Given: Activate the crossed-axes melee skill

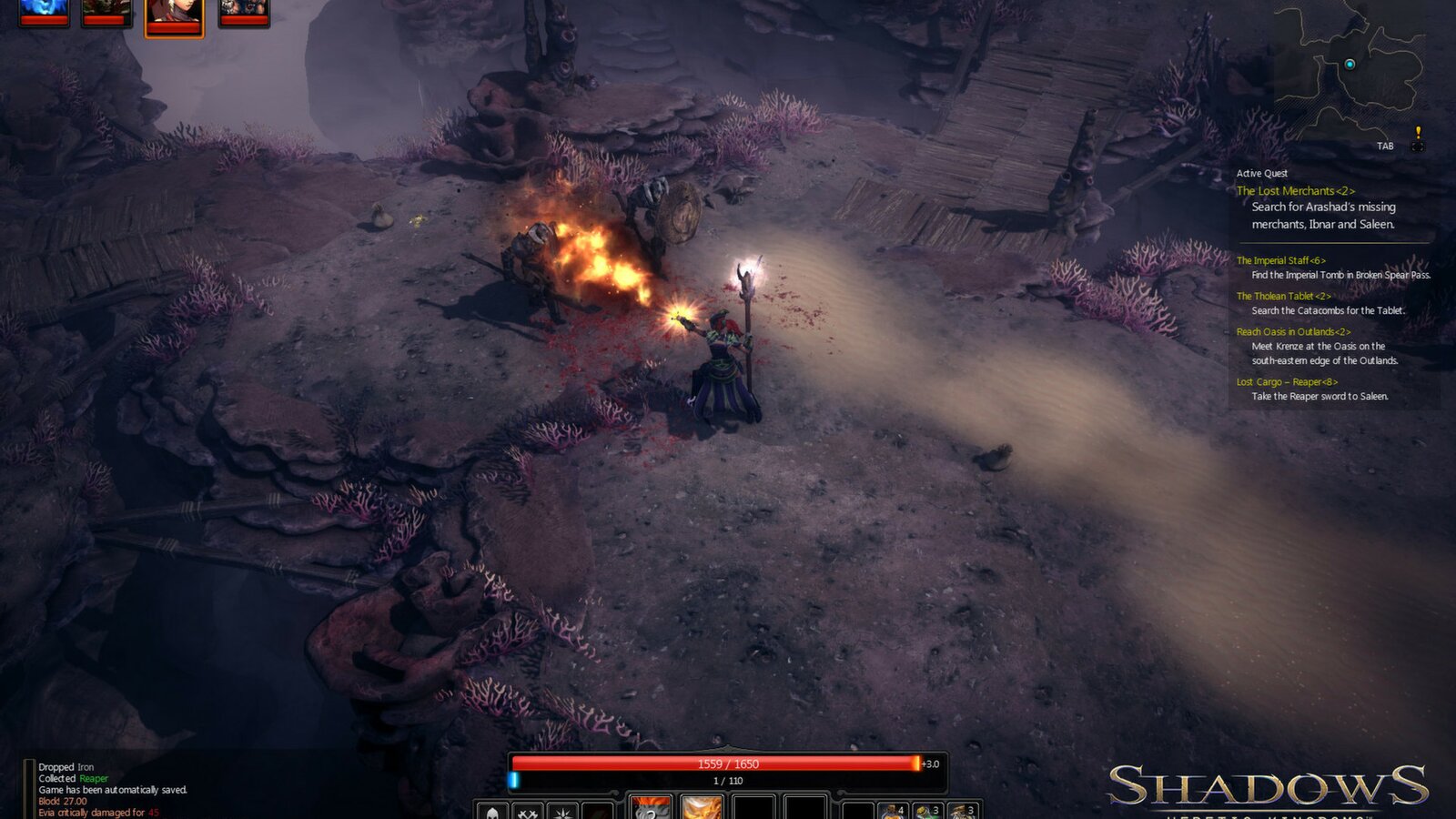Looking at the screenshot, I should pos(526,810).
